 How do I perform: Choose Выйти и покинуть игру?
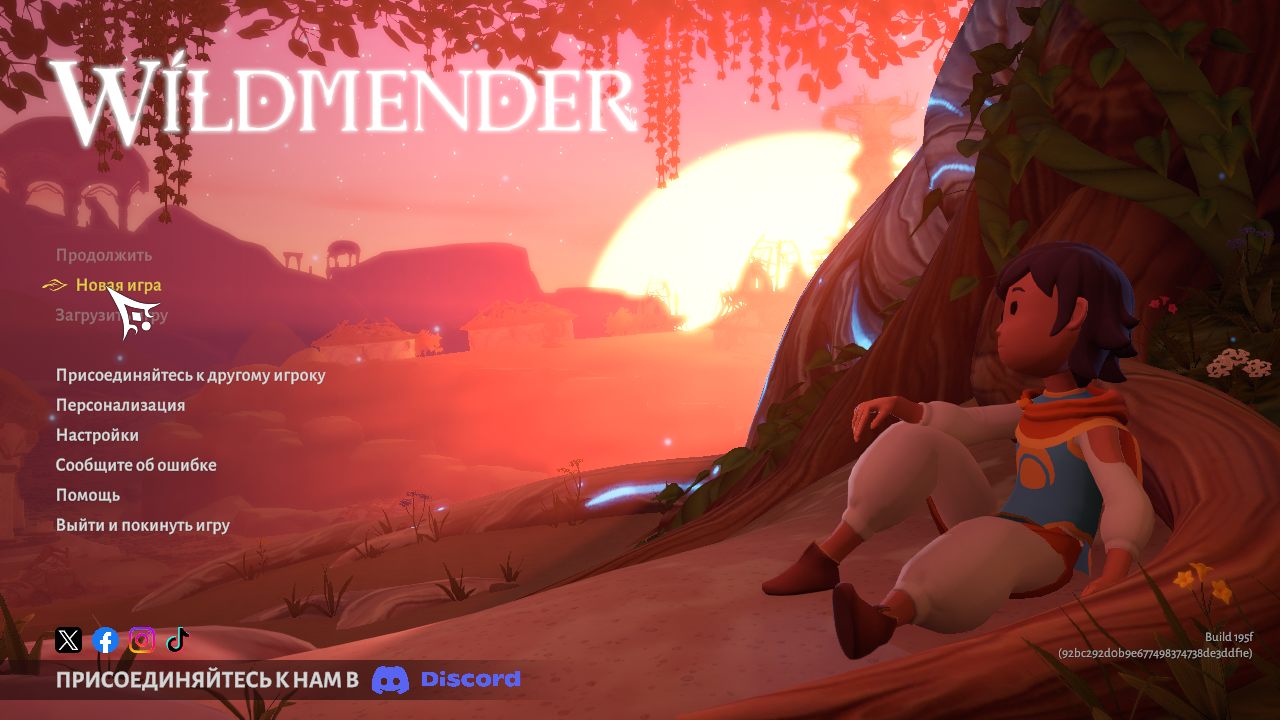pos(142,525)
